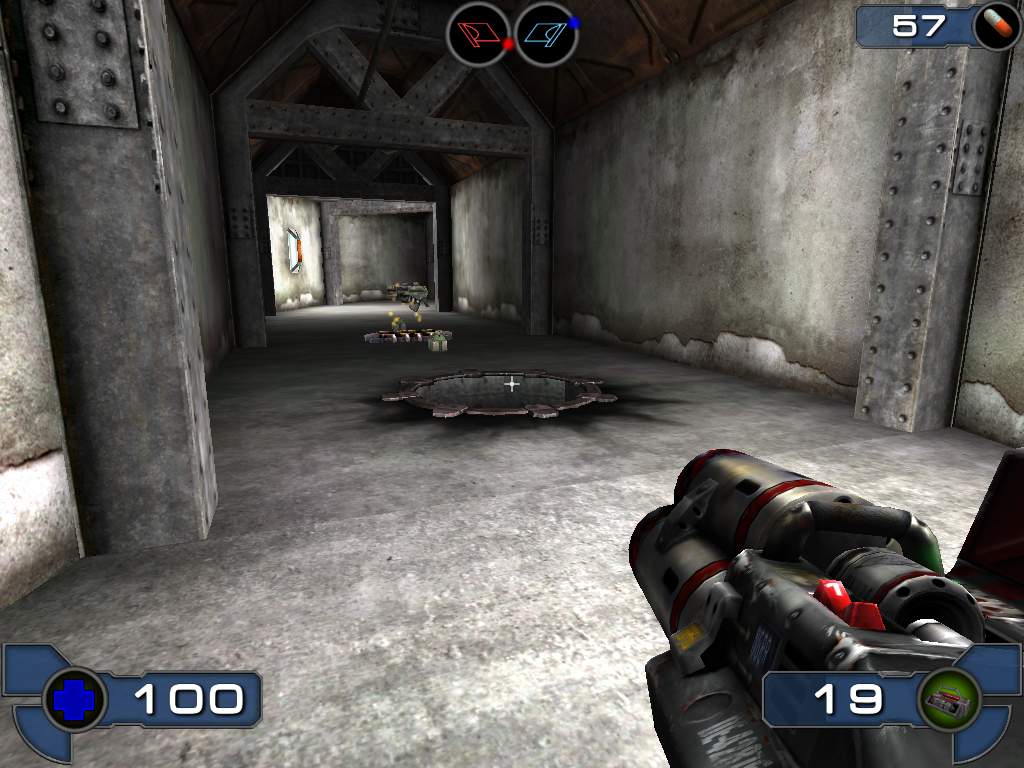1024x768 pixels.
Task: Click the blue health cross icon
Action: (x=74, y=700)
